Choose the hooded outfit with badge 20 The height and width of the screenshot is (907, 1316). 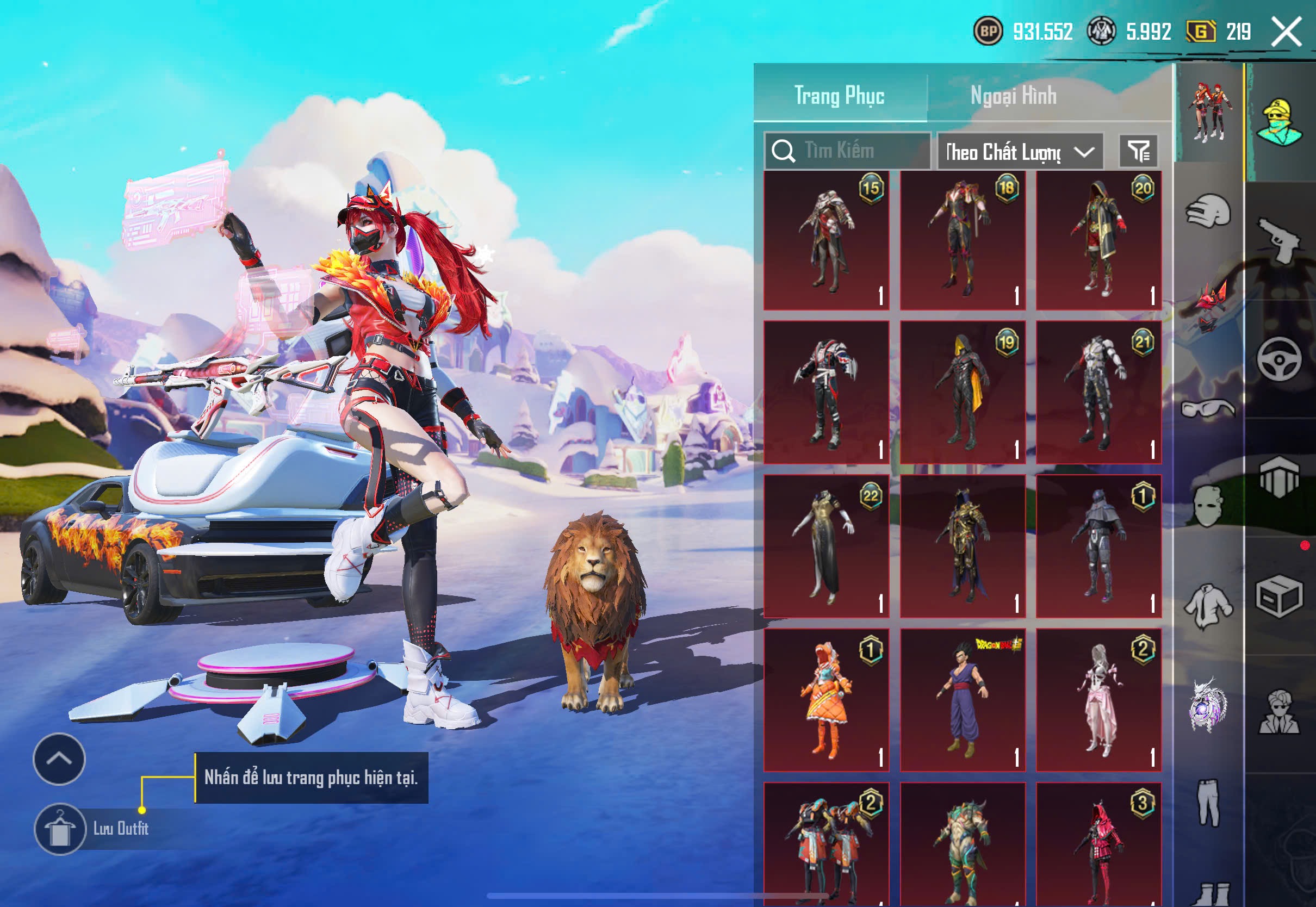point(1098,240)
